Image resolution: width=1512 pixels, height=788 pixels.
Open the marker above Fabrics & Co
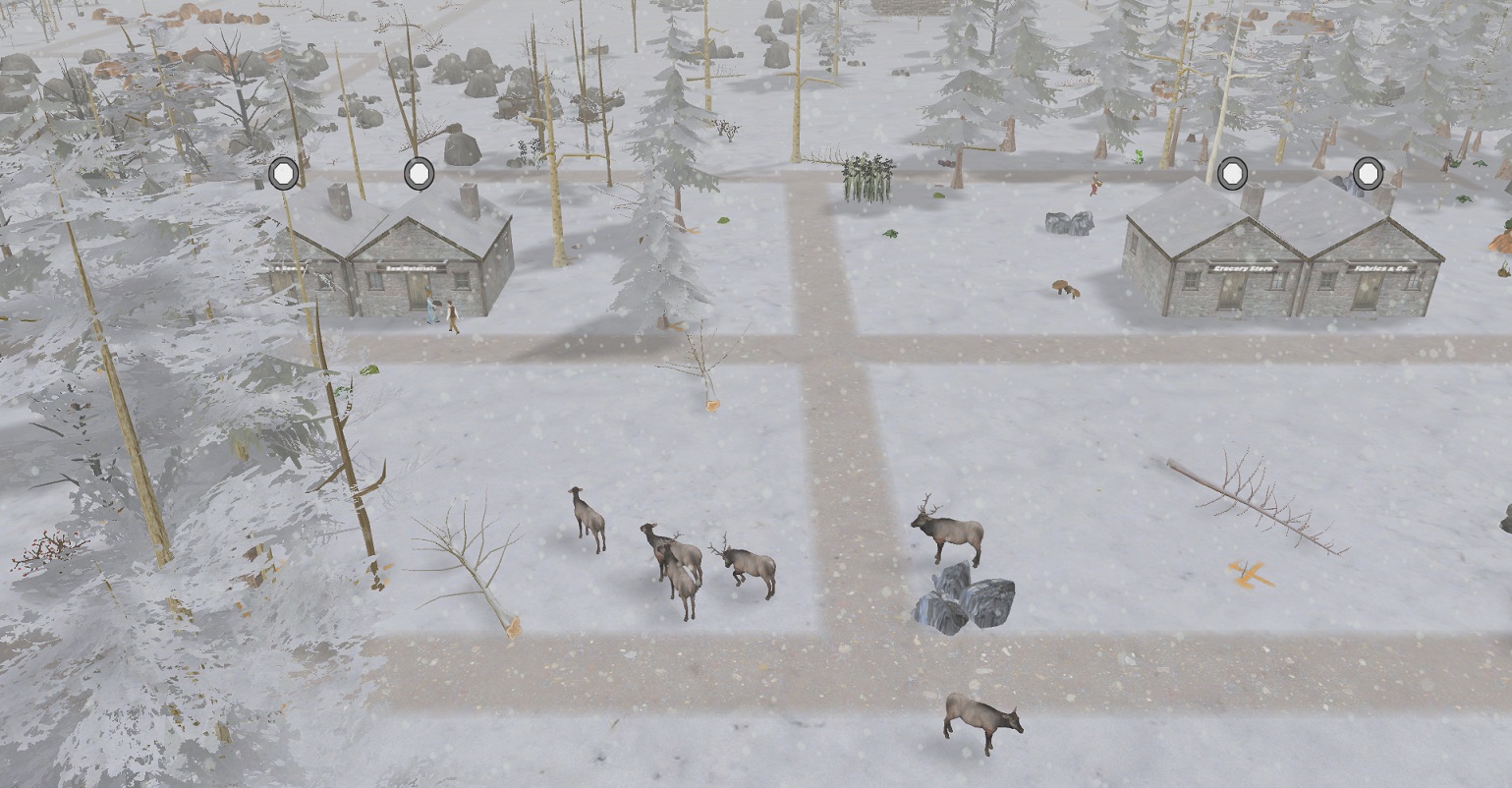point(1368,173)
